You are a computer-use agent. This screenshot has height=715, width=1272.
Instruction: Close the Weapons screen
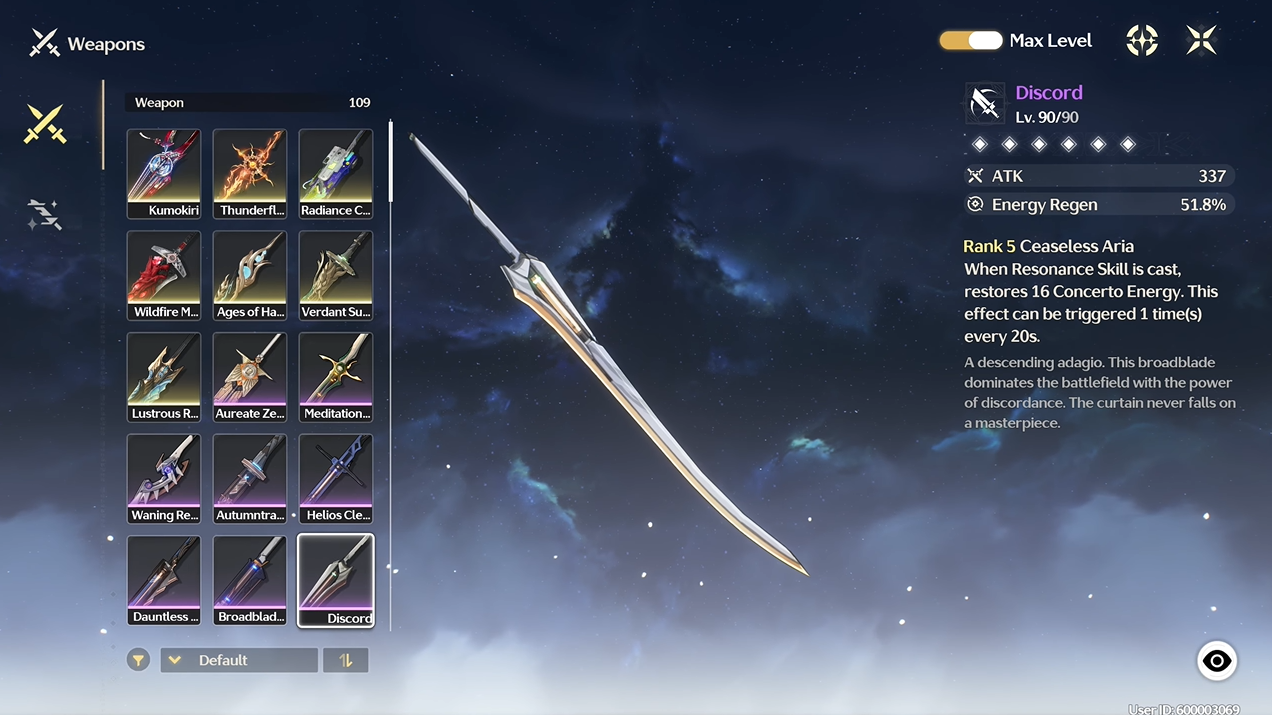(1201, 40)
